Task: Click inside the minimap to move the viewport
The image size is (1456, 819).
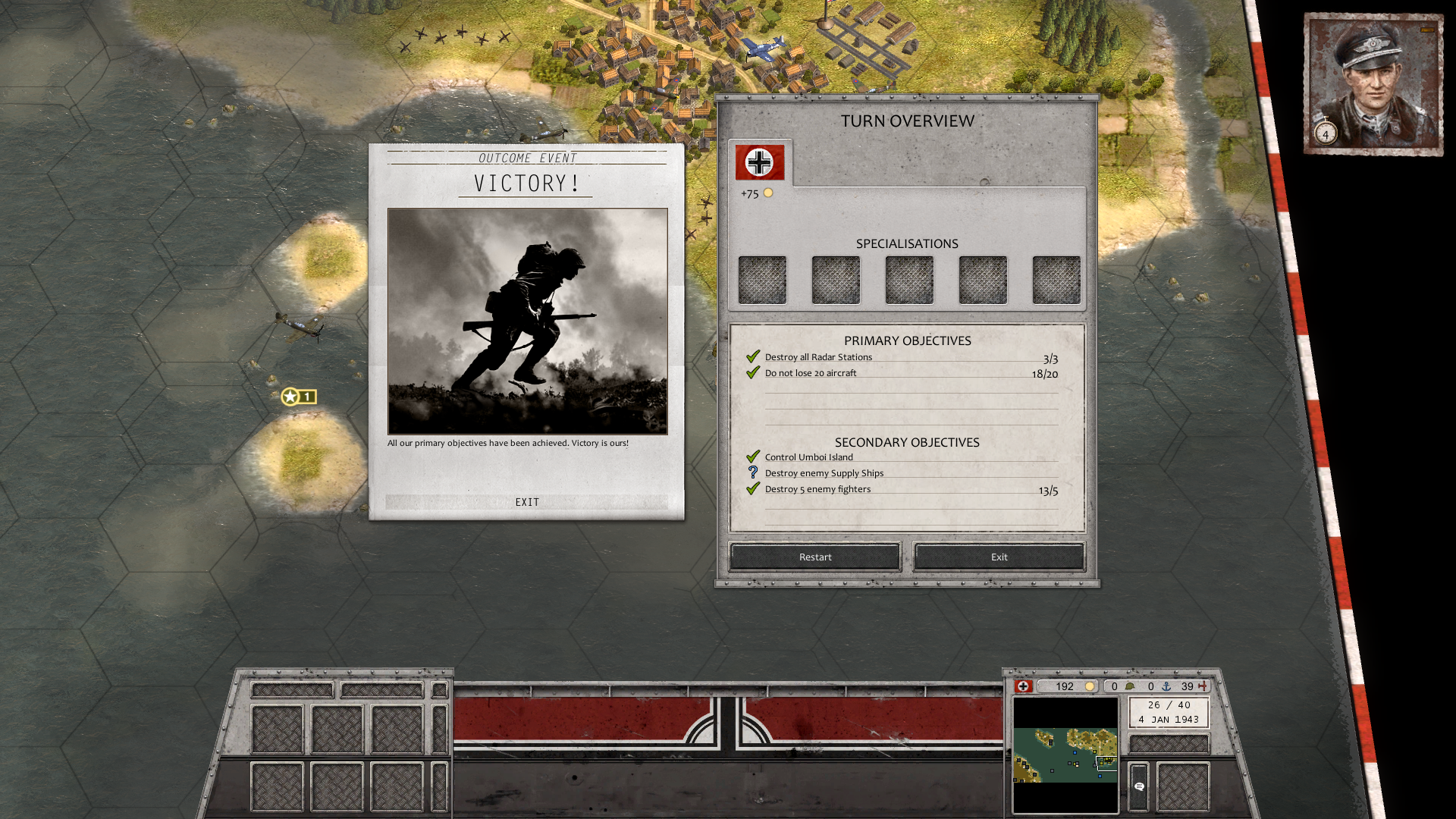Action: coord(1065,755)
